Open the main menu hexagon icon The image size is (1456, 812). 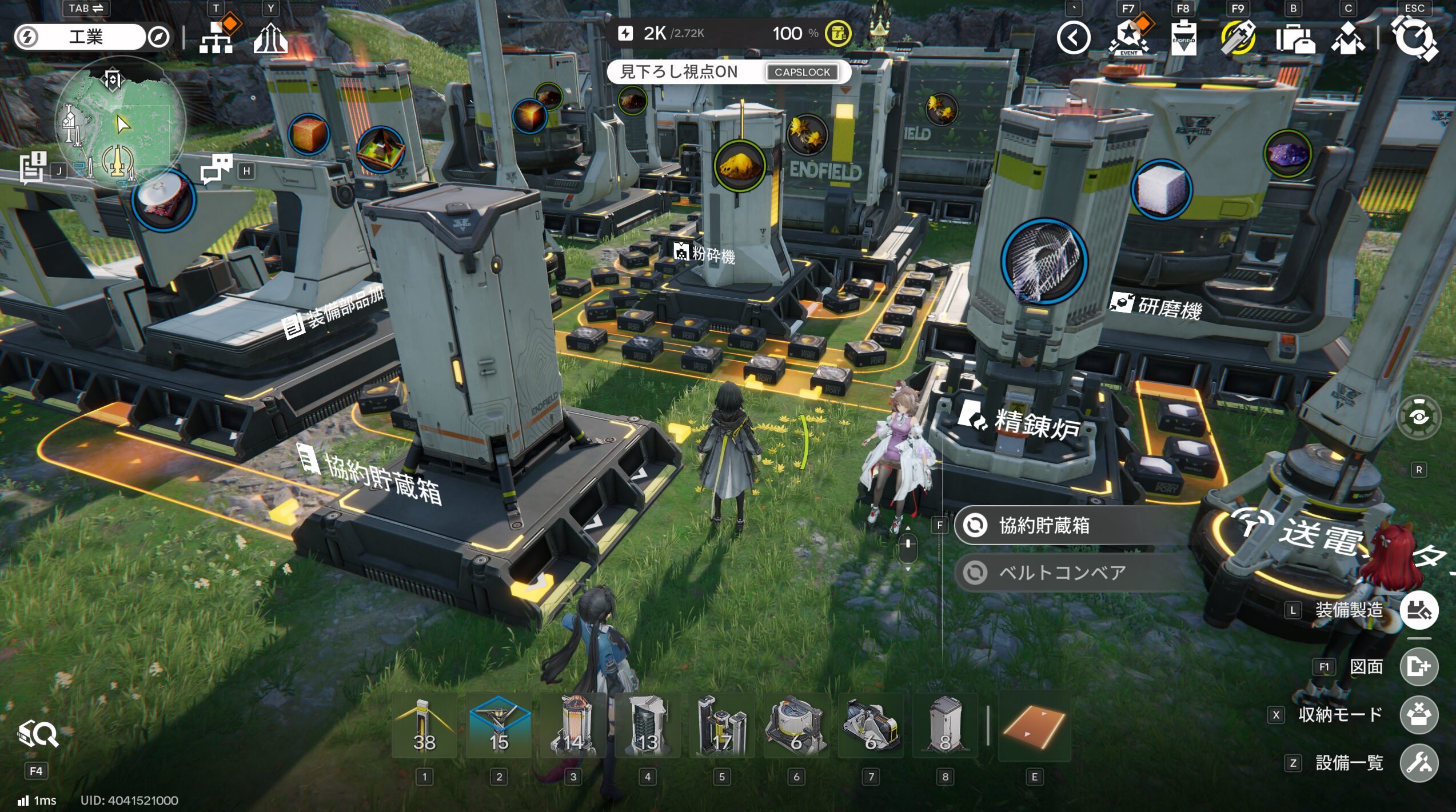tap(1414, 38)
